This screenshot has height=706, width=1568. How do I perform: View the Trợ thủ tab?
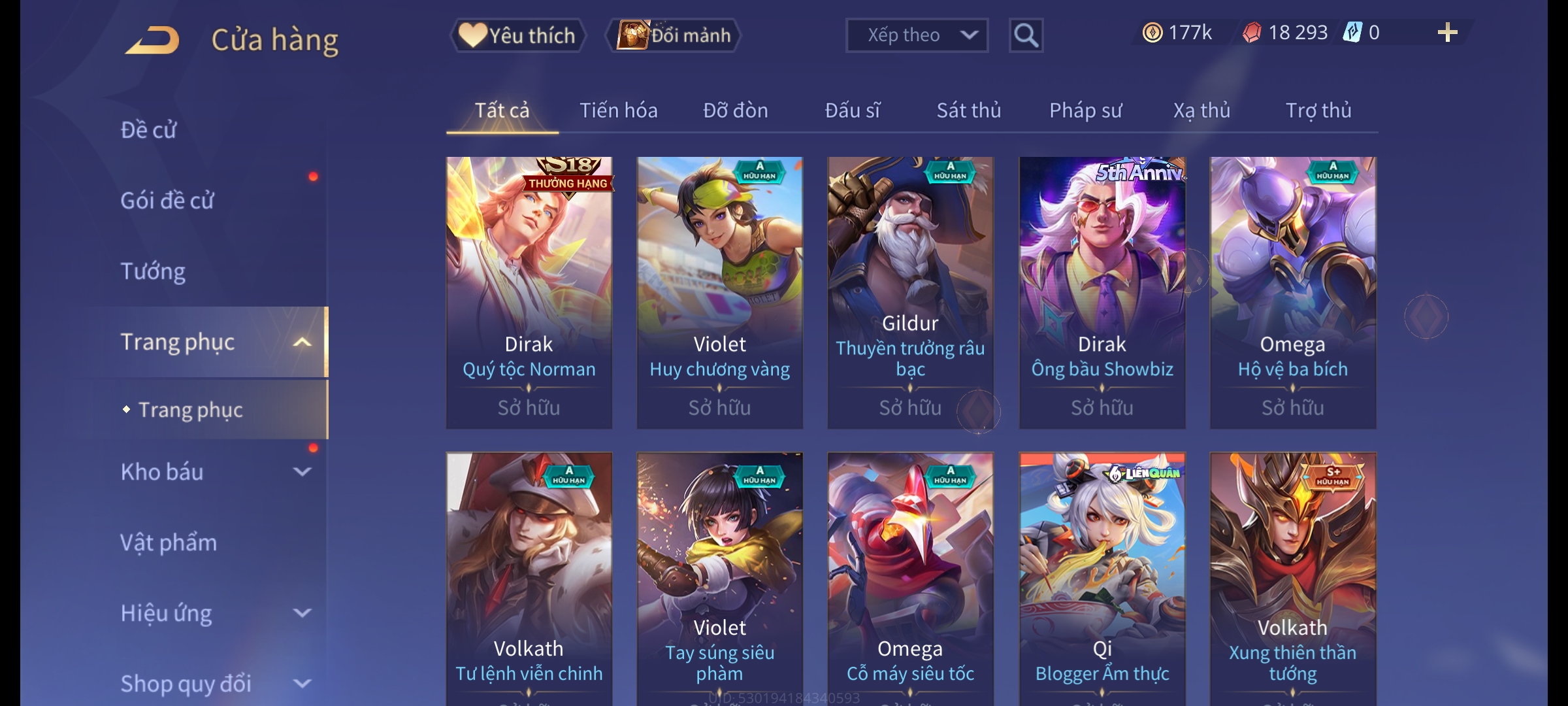pyautogui.click(x=1318, y=110)
